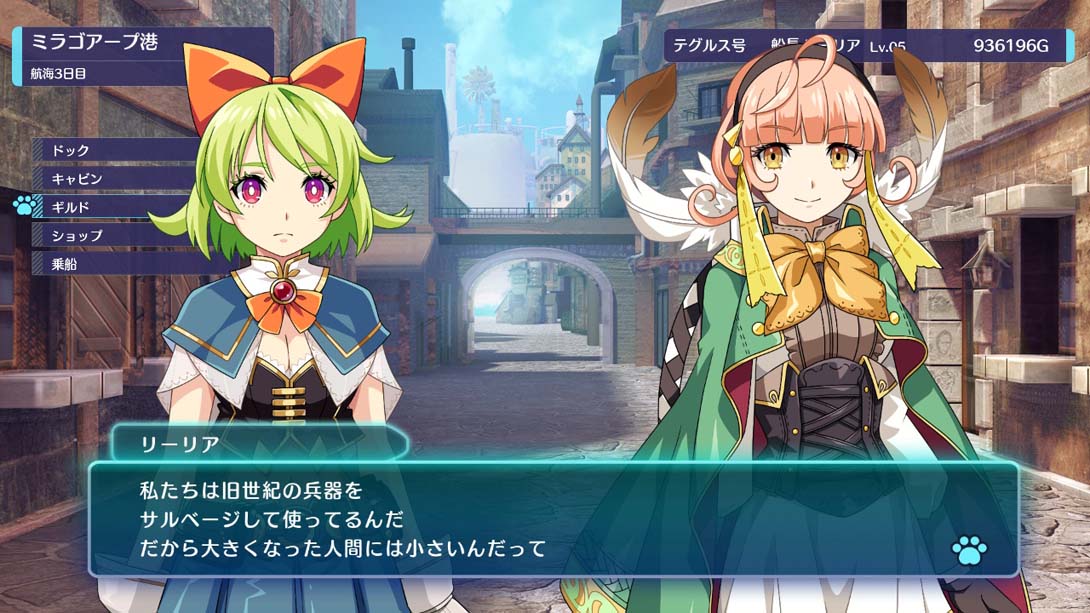Select キャビン (Cabin) from the port menu

[x=77, y=178]
